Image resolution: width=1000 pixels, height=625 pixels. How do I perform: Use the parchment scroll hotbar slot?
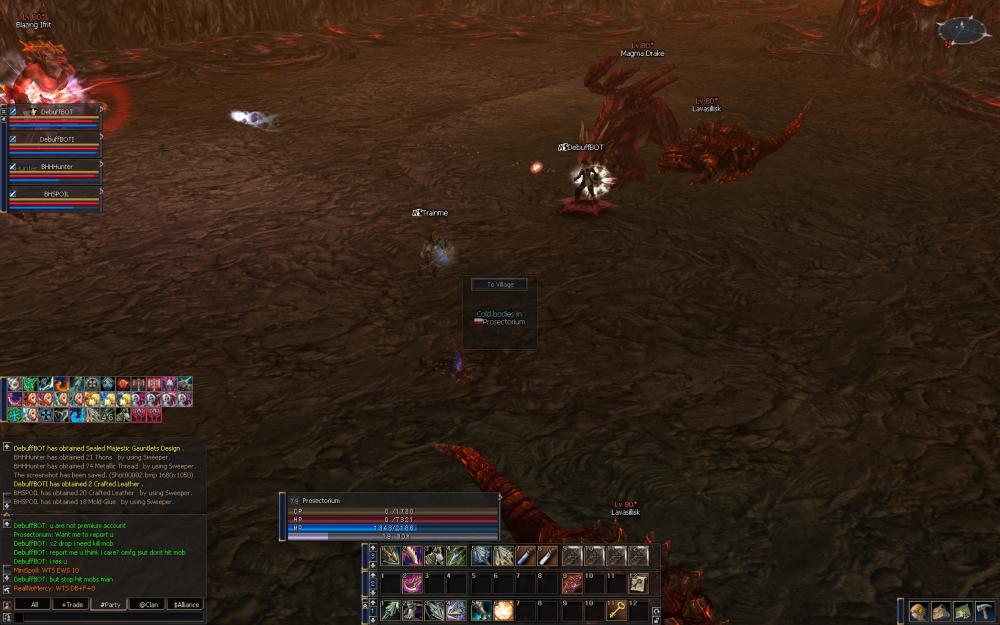[639, 583]
